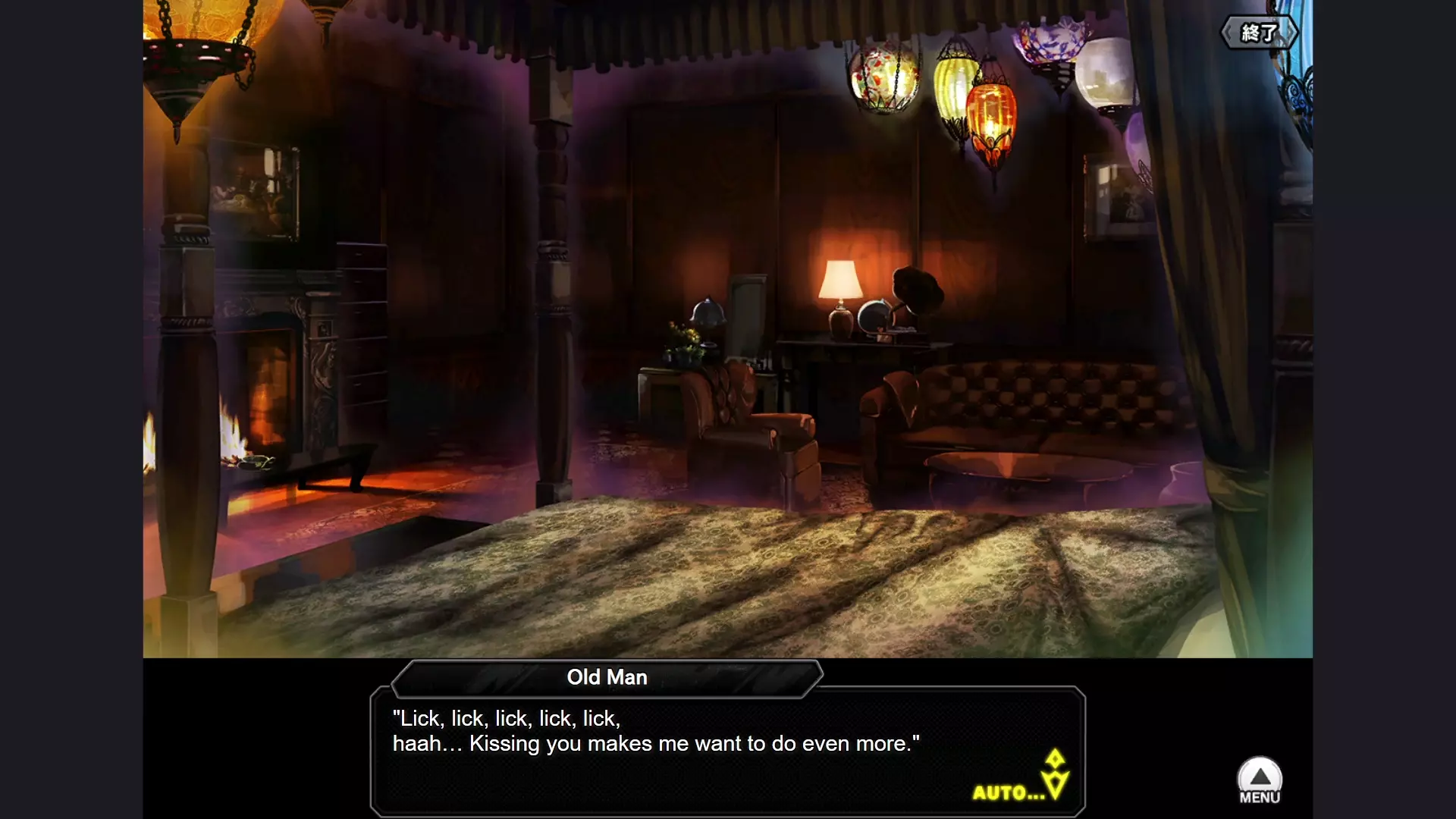The image size is (1456, 819).
Task: Toggle the AUTO text advance
Action: point(1009,792)
